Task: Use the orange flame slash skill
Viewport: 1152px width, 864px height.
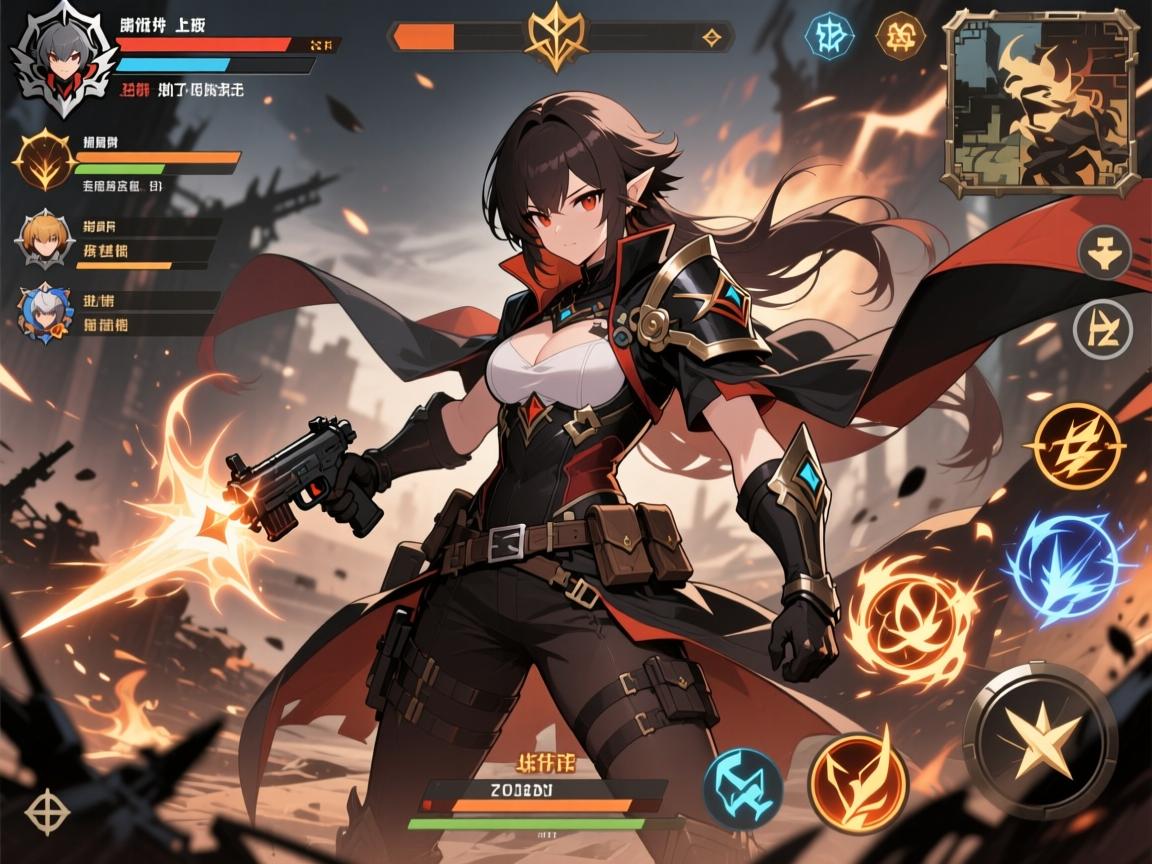Action: pyautogui.click(x=858, y=783)
